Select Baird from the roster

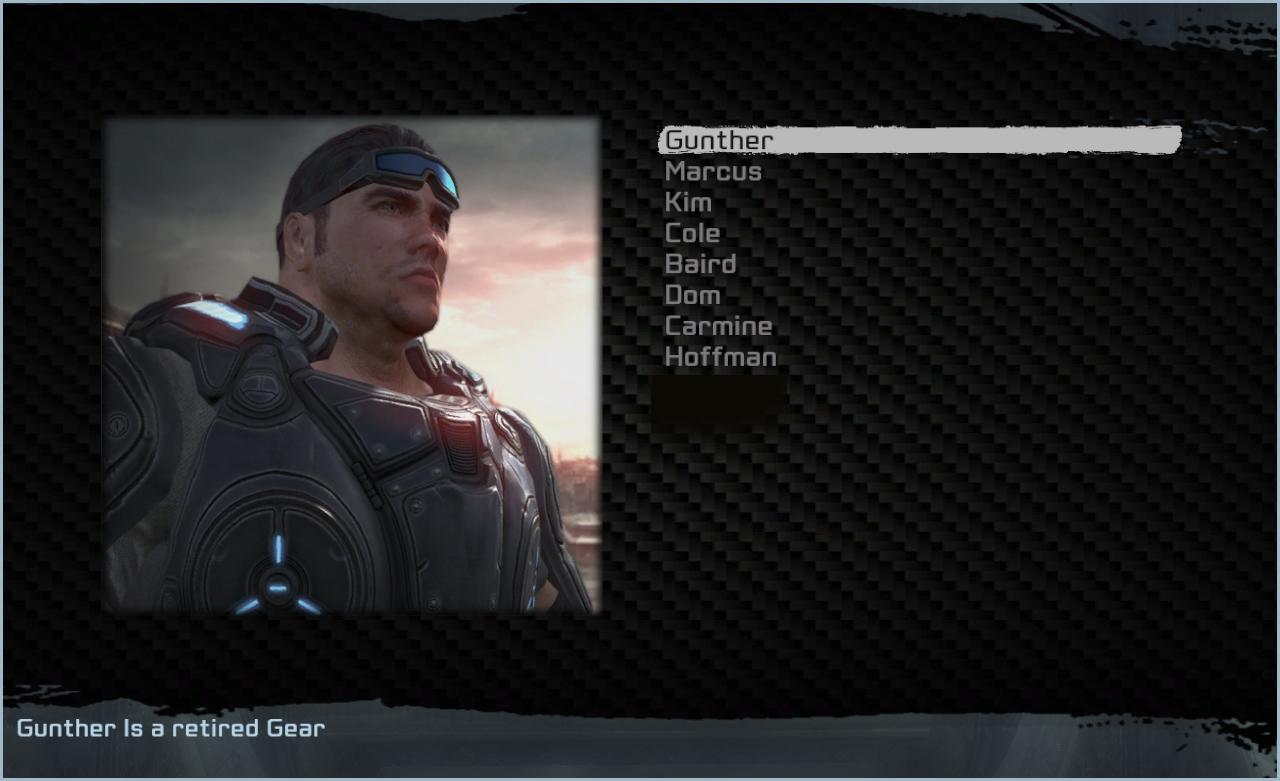click(700, 264)
